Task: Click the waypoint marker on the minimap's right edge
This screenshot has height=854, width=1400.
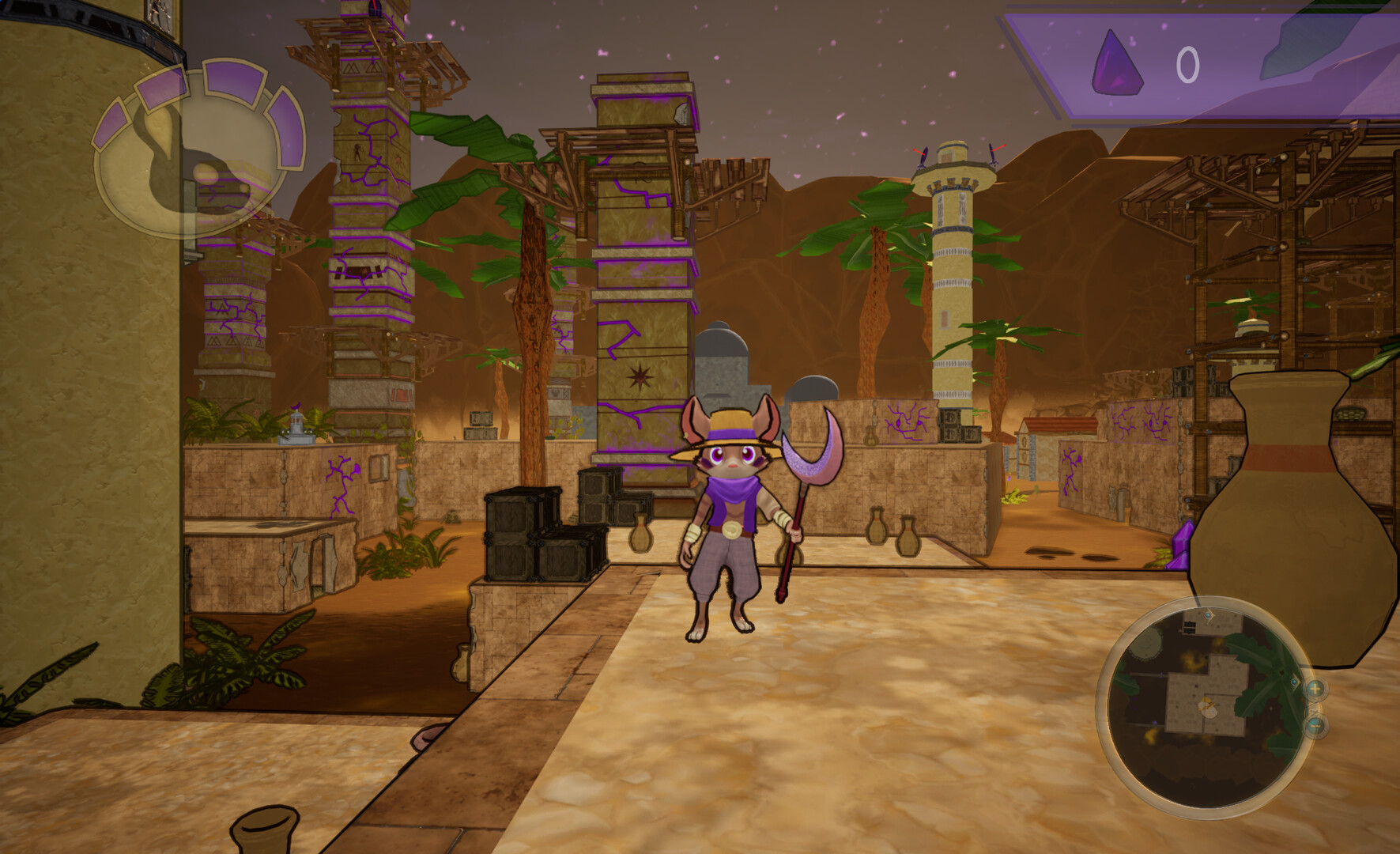Action: (1294, 682)
